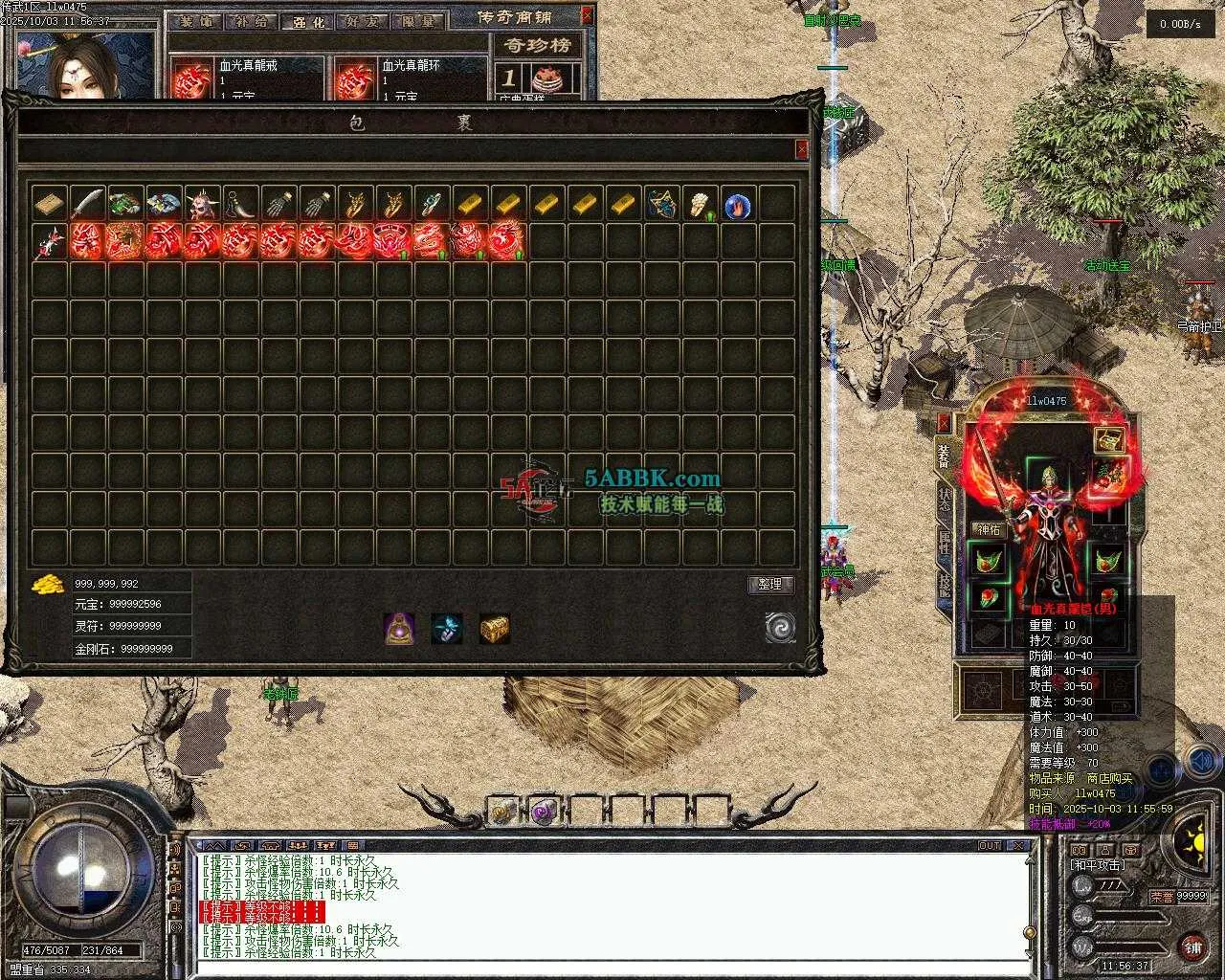Activate the grey swirl button in the bag
This screenshot has width=1225, height=980.
780,628
